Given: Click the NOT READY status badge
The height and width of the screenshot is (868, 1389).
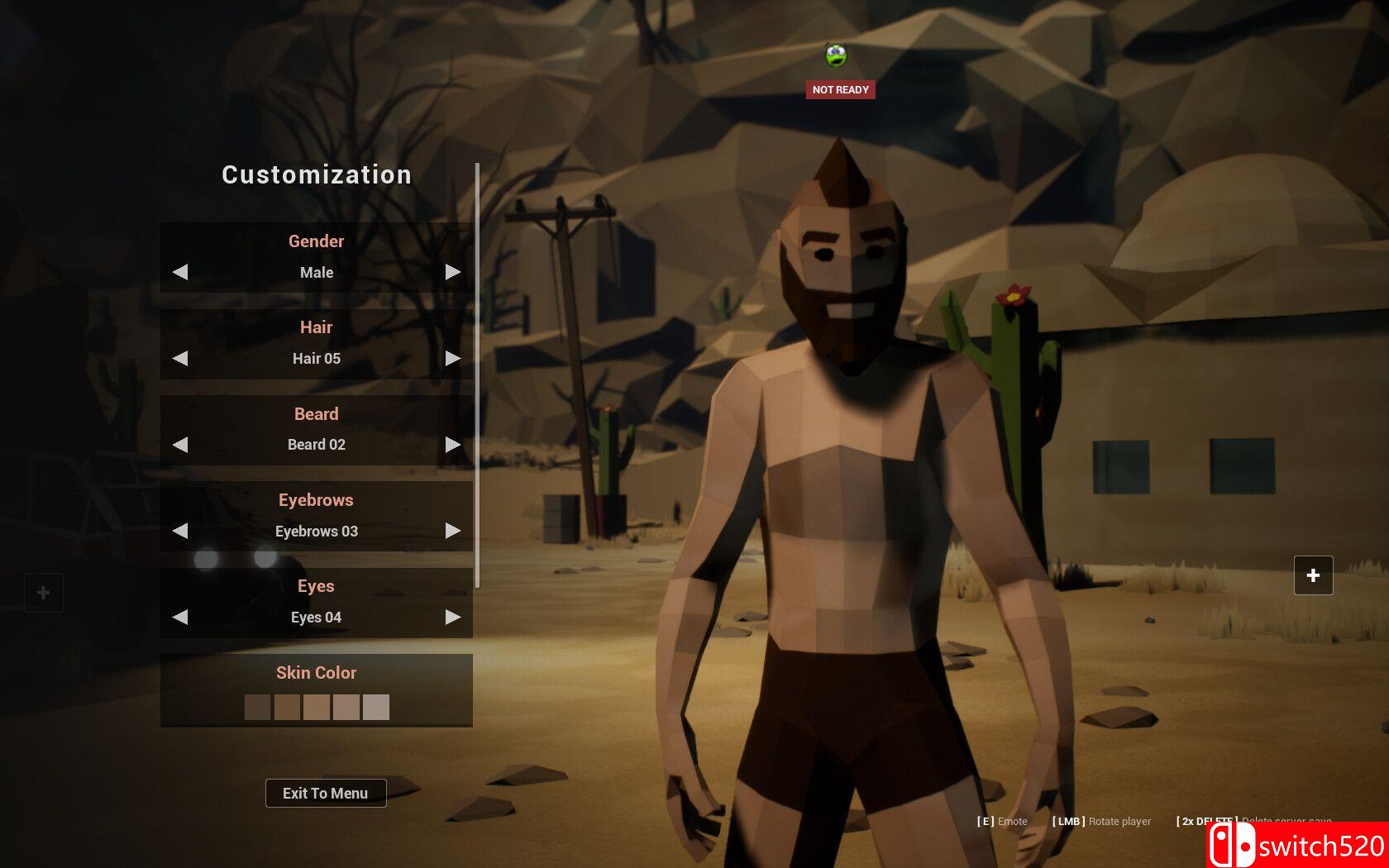Looking at the screenshot, I should click(840, 89).
